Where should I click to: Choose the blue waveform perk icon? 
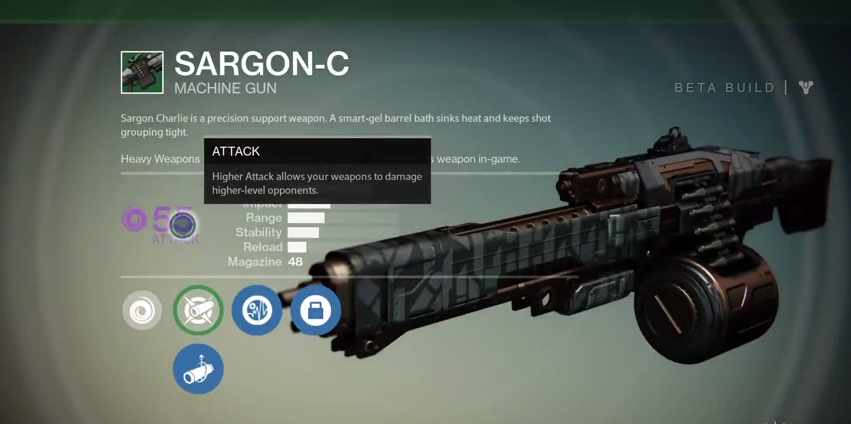pos(257,310)
